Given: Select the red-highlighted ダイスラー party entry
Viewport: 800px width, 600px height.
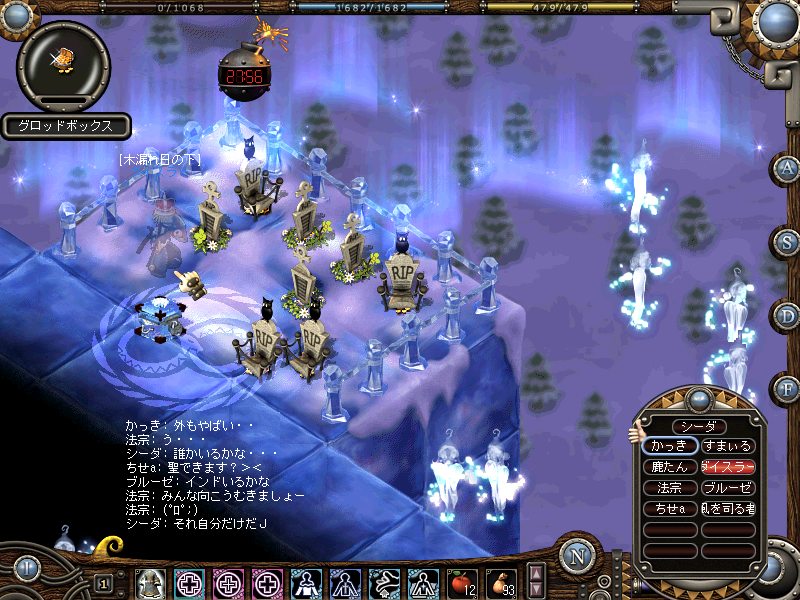Looking at the screenshot, I should [727, 467].
